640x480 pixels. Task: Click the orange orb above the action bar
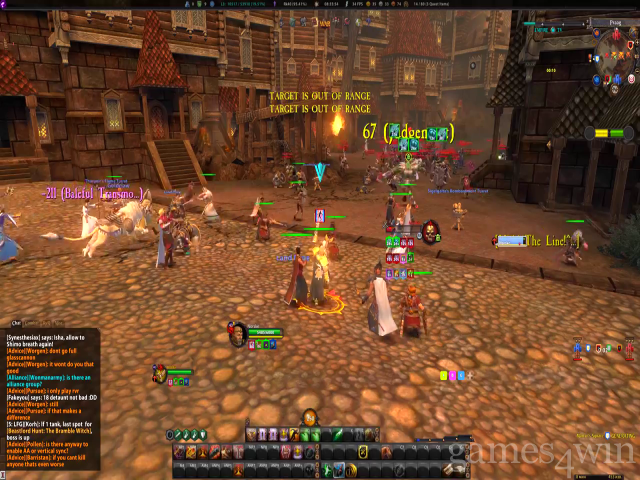click(310, 418)
